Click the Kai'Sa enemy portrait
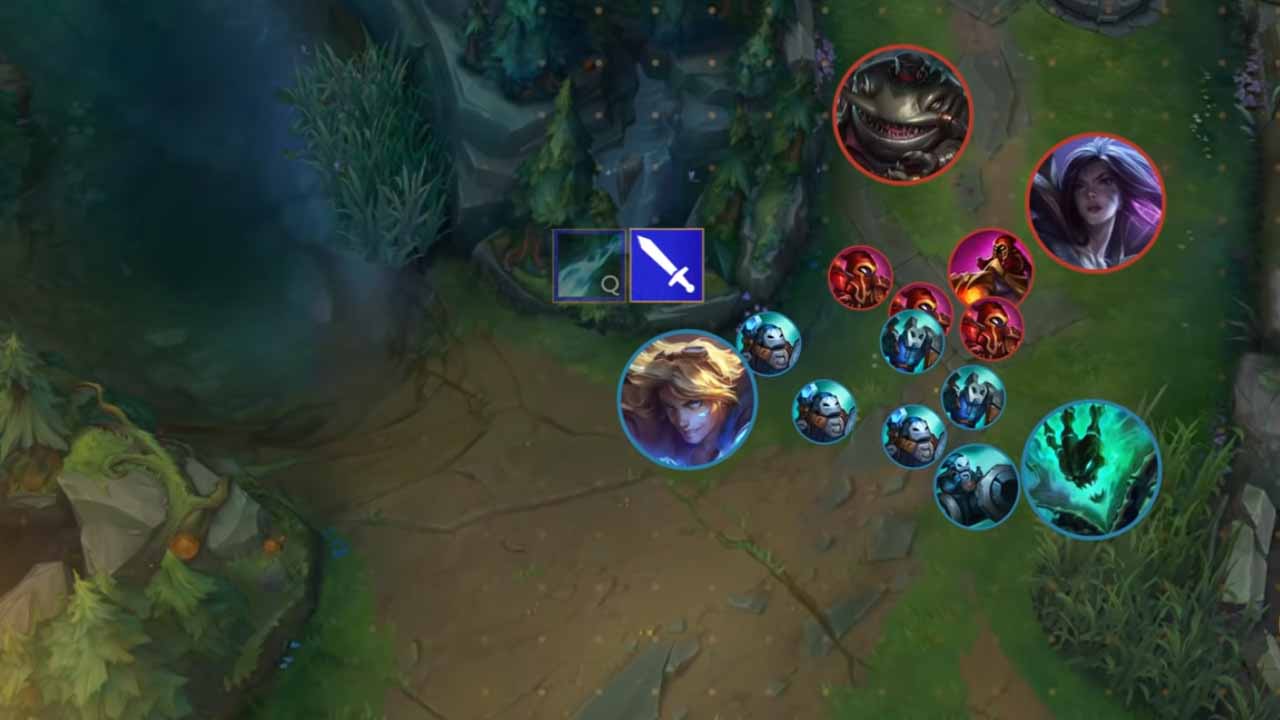 1095,203
